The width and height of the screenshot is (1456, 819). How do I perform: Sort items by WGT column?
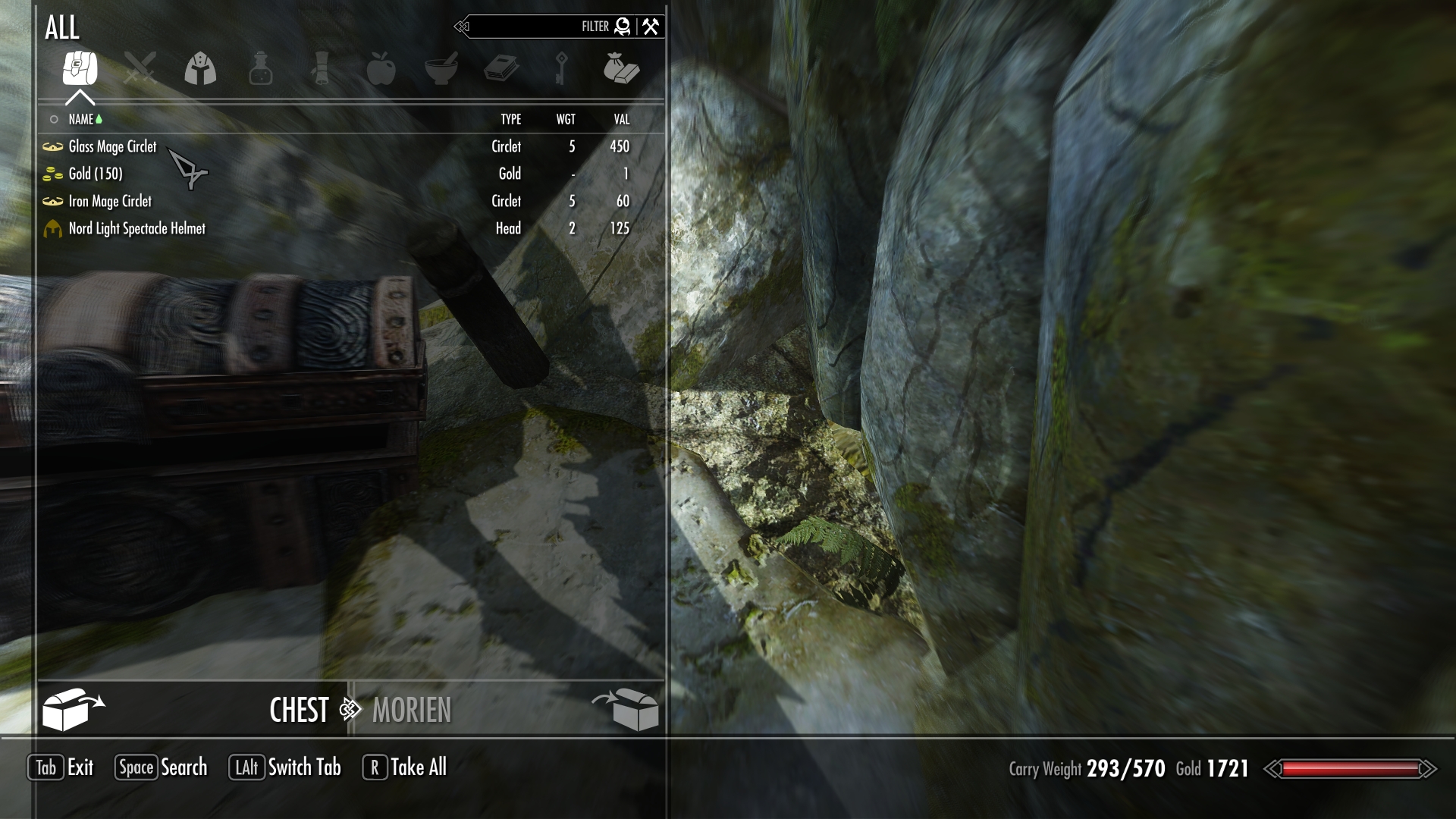click(x=566, y=119)
